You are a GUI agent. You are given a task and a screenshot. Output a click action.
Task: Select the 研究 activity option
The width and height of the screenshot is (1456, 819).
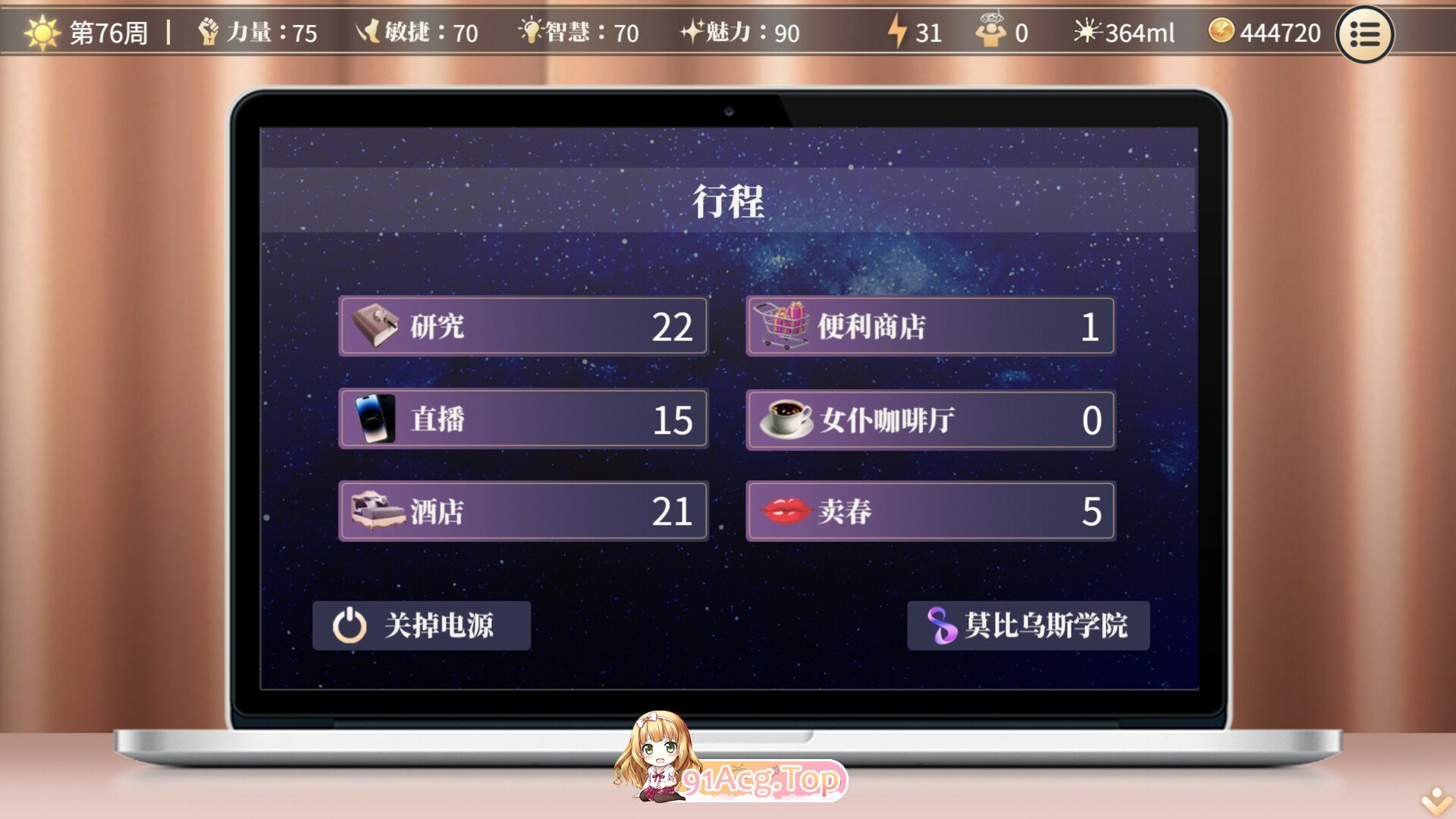click(x=523, y=326)
